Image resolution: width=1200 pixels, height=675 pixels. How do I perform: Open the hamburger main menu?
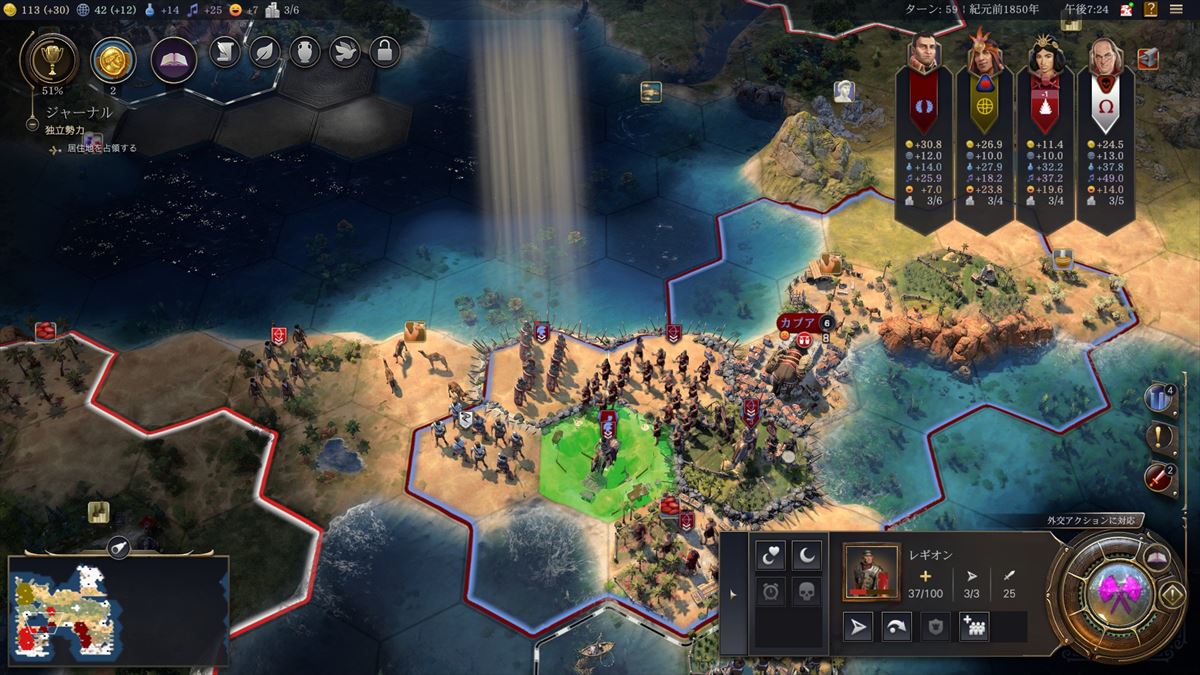(1176, 9)
